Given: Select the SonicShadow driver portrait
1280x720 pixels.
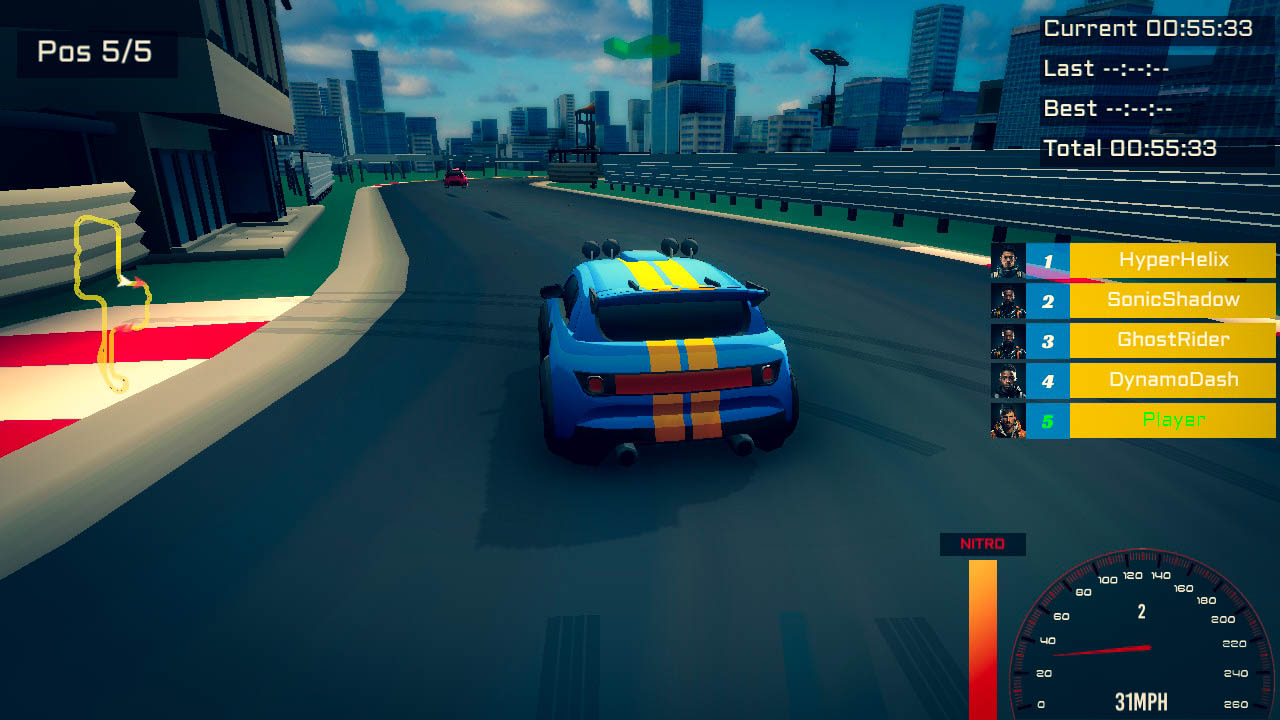Looking at the screenshot, I should (x=1010, y=300).
